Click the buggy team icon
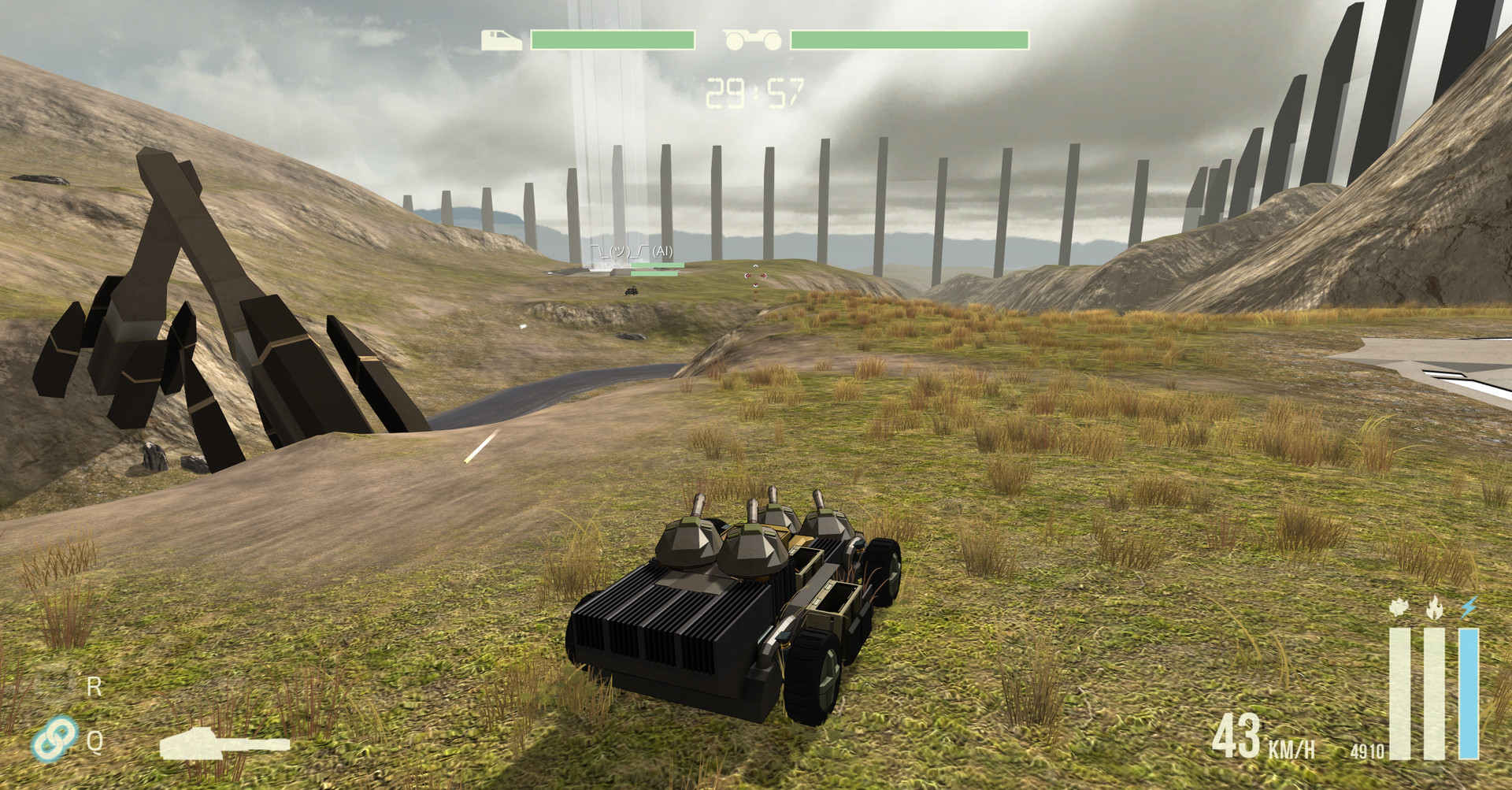This screenshot has width=1512, height=790. coord(752,39)
